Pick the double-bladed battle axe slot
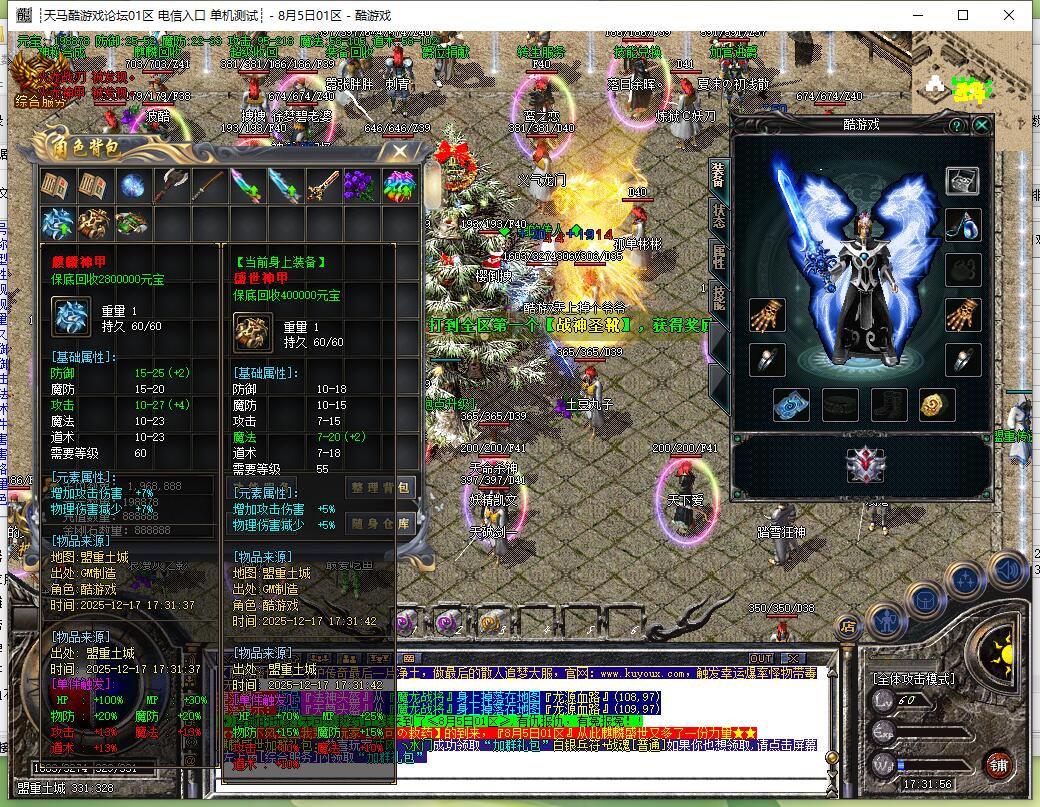 [x=171, y=185]
